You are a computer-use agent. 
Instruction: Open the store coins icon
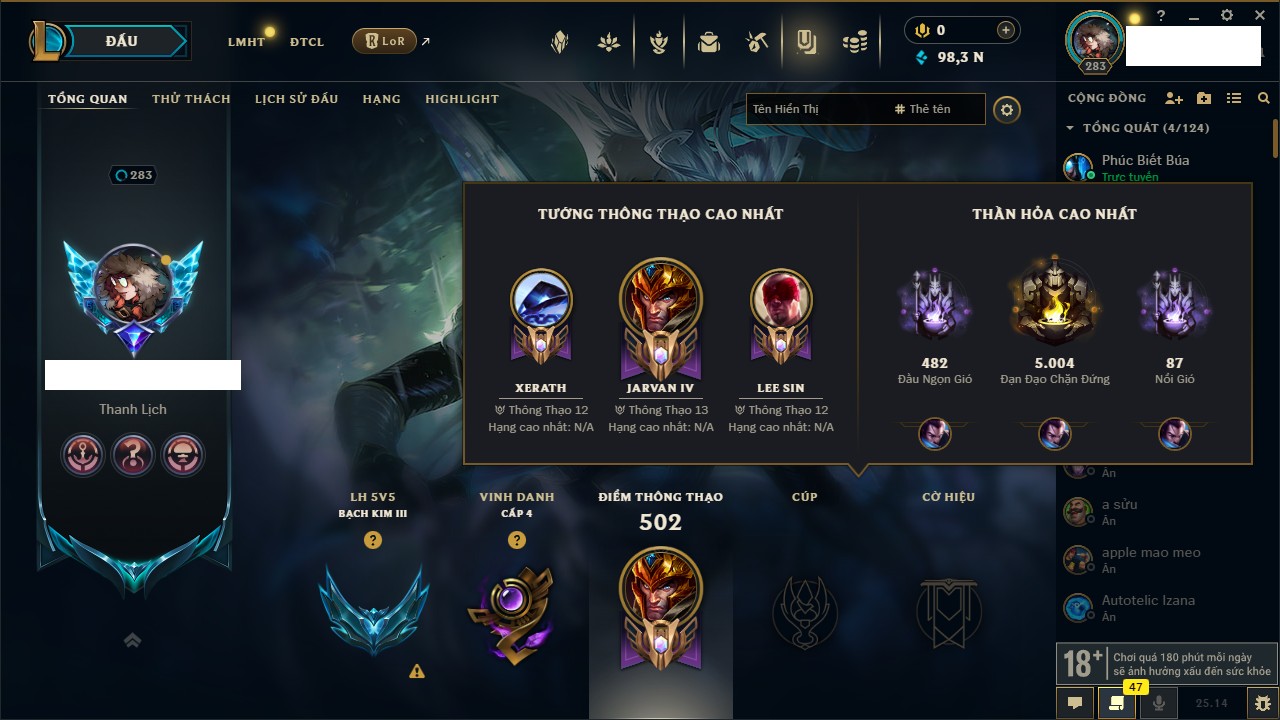(x=854, y=42)
